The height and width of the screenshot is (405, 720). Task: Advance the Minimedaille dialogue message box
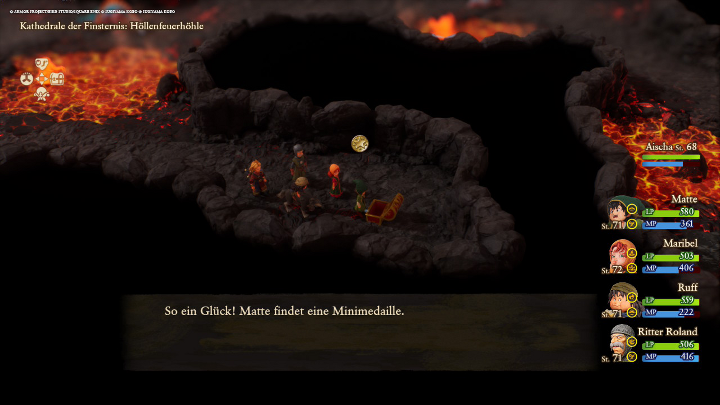pyautogui.click(x=360, y=330)
